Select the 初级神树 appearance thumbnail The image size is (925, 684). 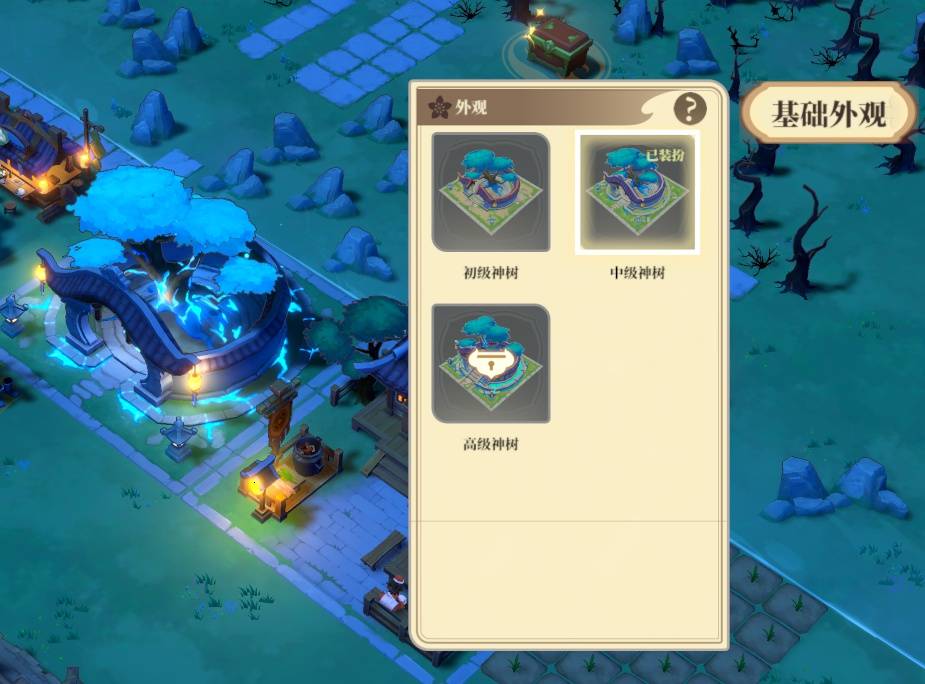tap(491, 192)
